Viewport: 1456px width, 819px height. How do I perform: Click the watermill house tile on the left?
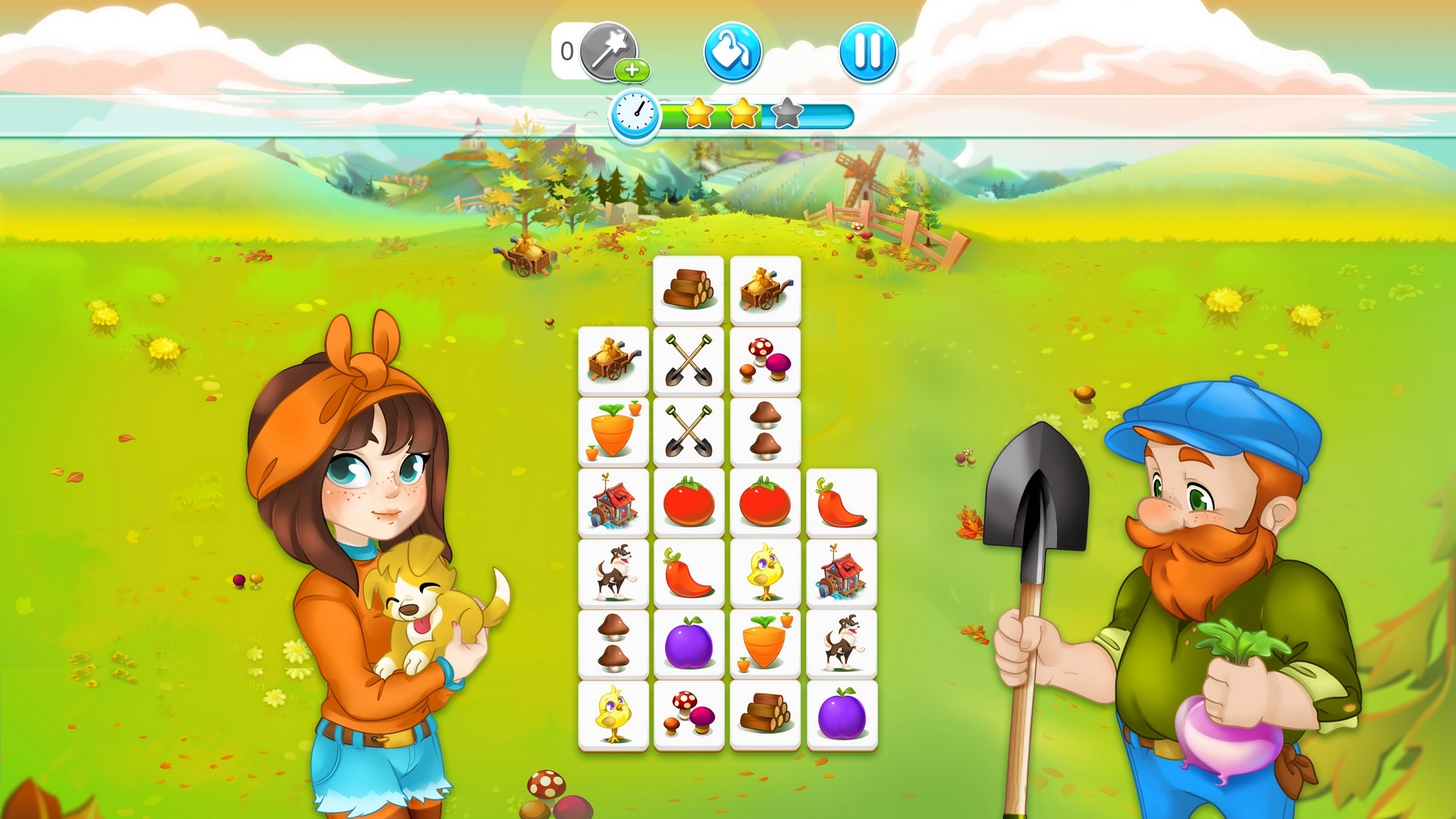coord(613,500)
